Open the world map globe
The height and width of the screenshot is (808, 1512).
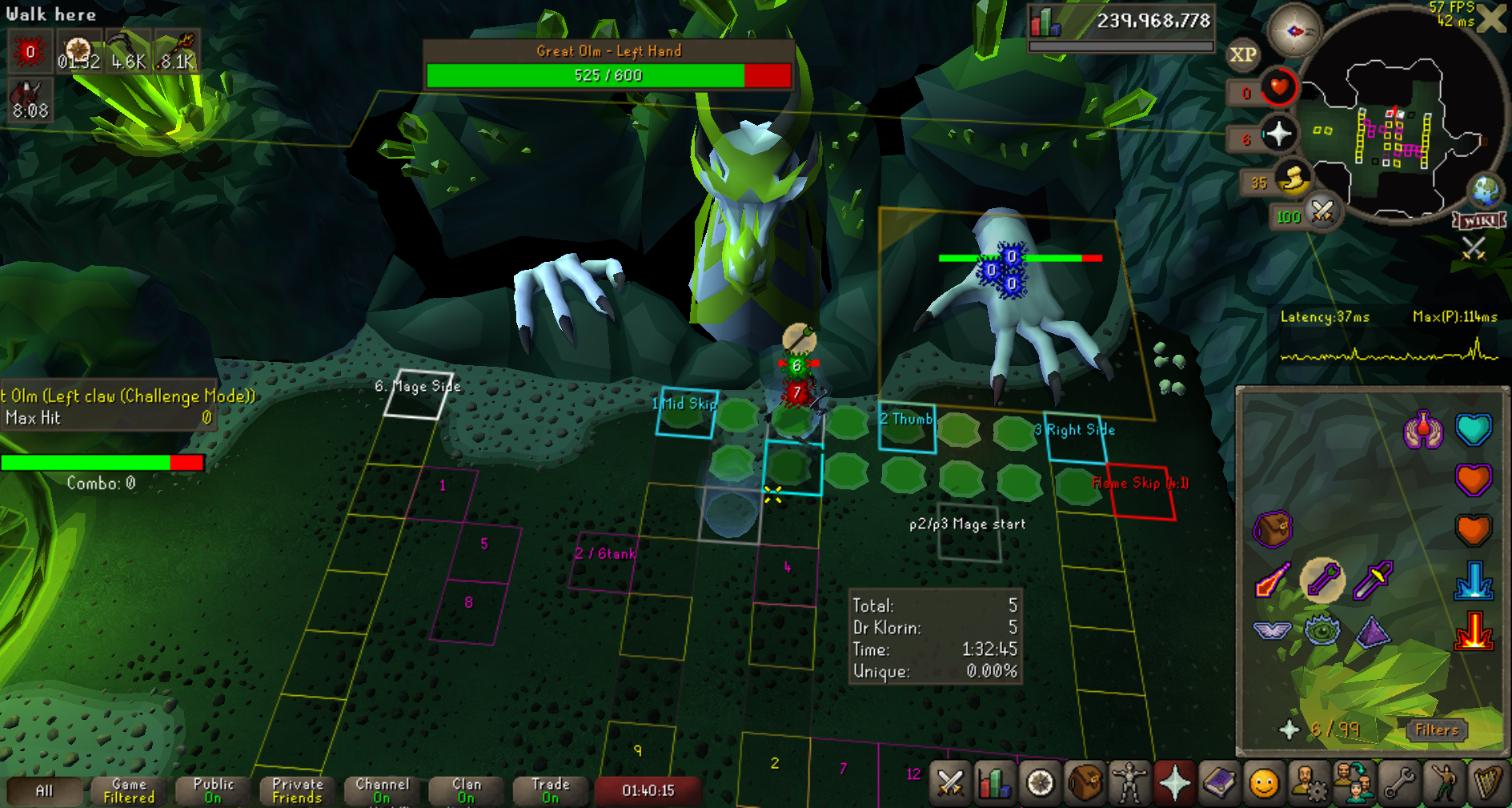click(x=1486, y=191)
